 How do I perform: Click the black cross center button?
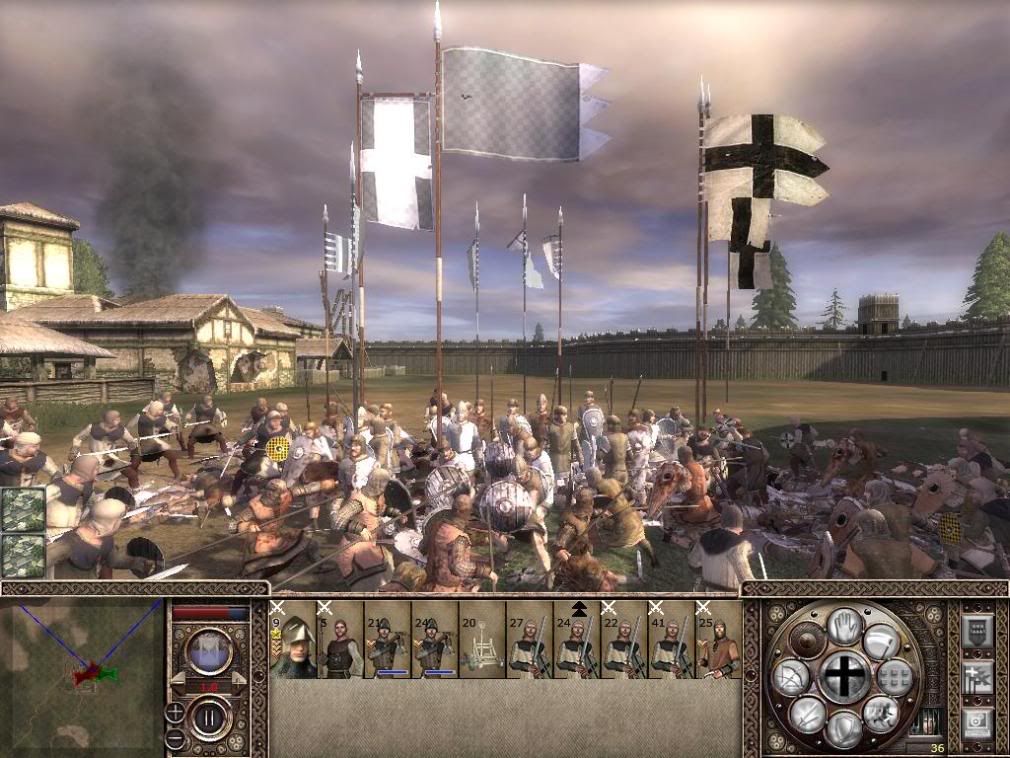[x=845, y=678]
